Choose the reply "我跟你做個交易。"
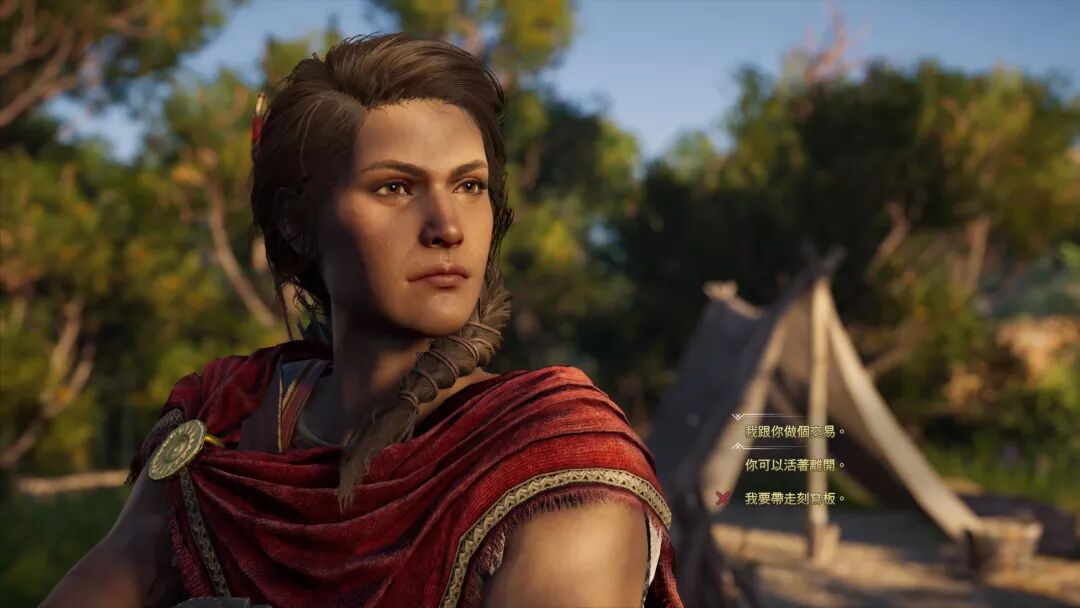This screenshot has height=608, width=1080. coord(794,432)
